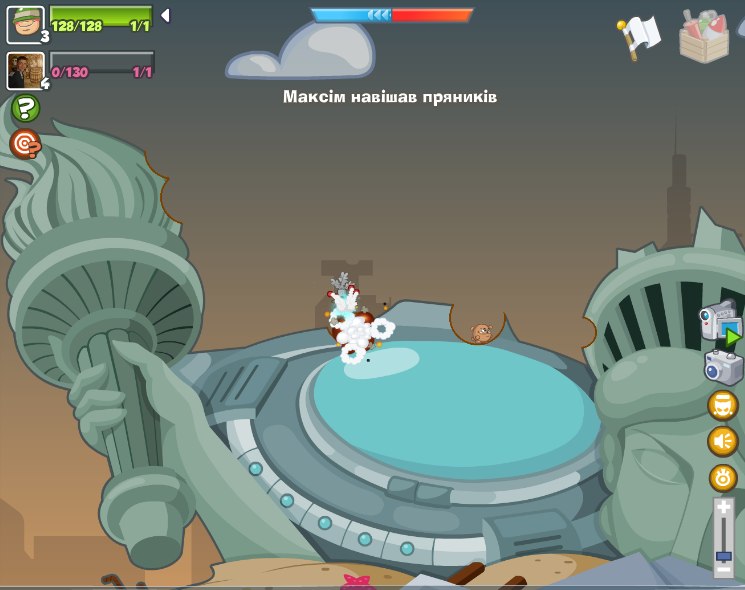This screenshot has height=590, width=745.
Task: Open the green question mark help
Action: coord(26,108)
